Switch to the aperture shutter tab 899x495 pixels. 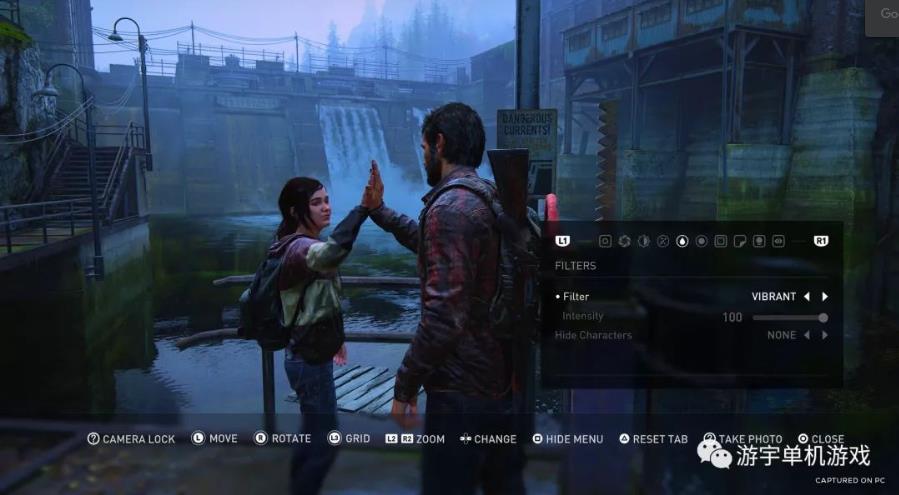pos(623,241)
